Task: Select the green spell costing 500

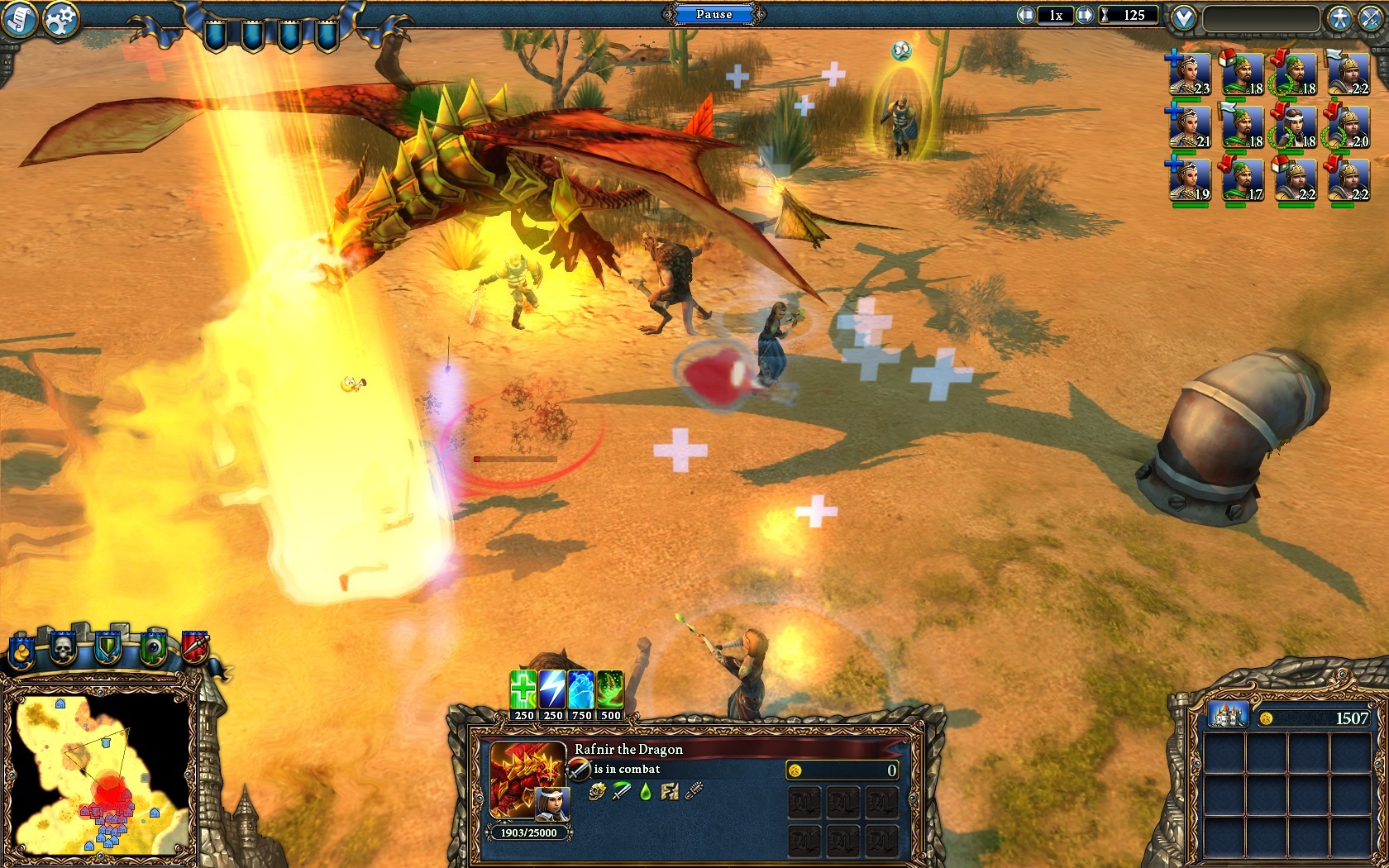Action: [x=612, y=690]
